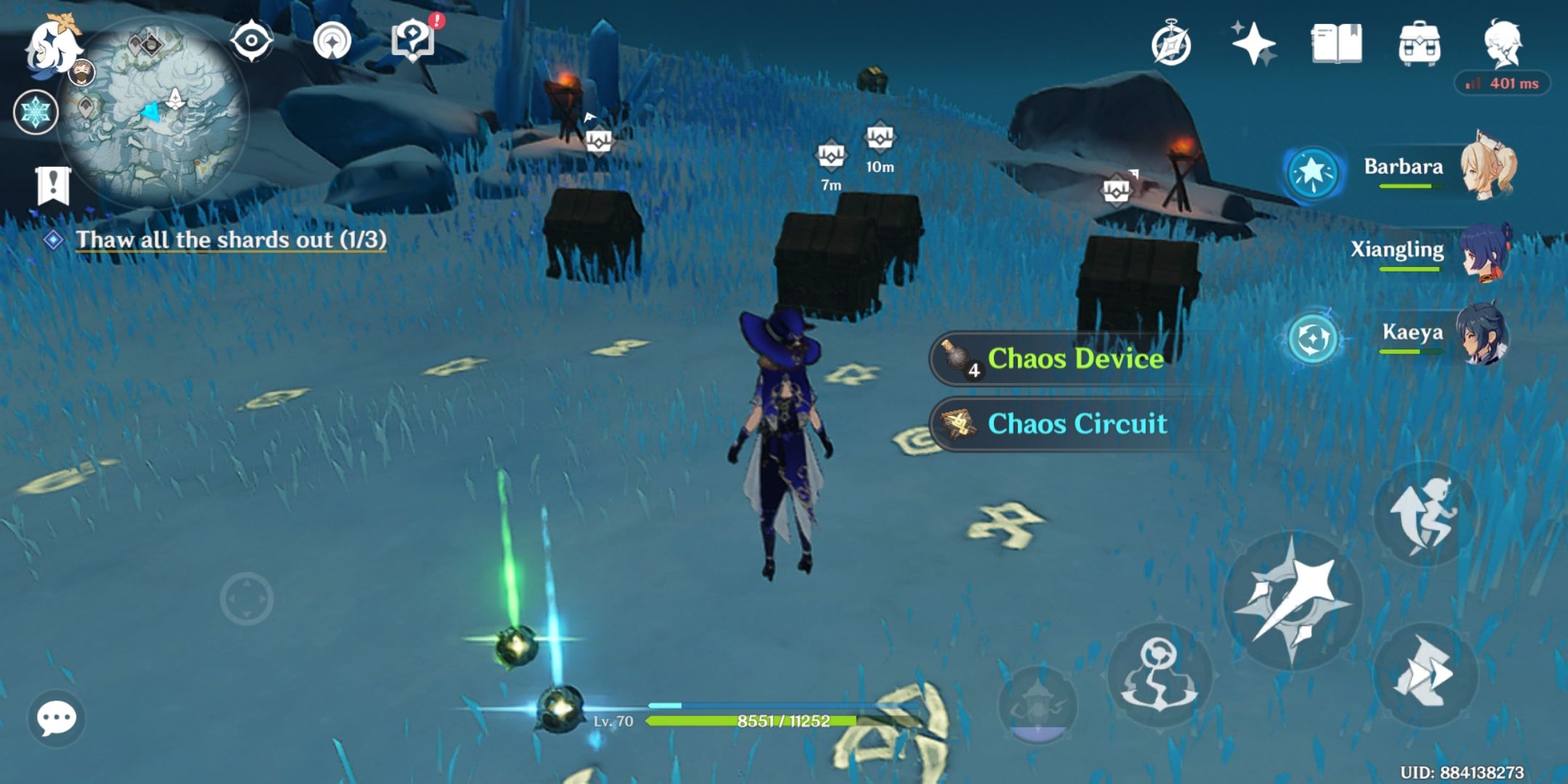
Task: Open the Inventory backpack icon
Action: [x=1419, y=44]
